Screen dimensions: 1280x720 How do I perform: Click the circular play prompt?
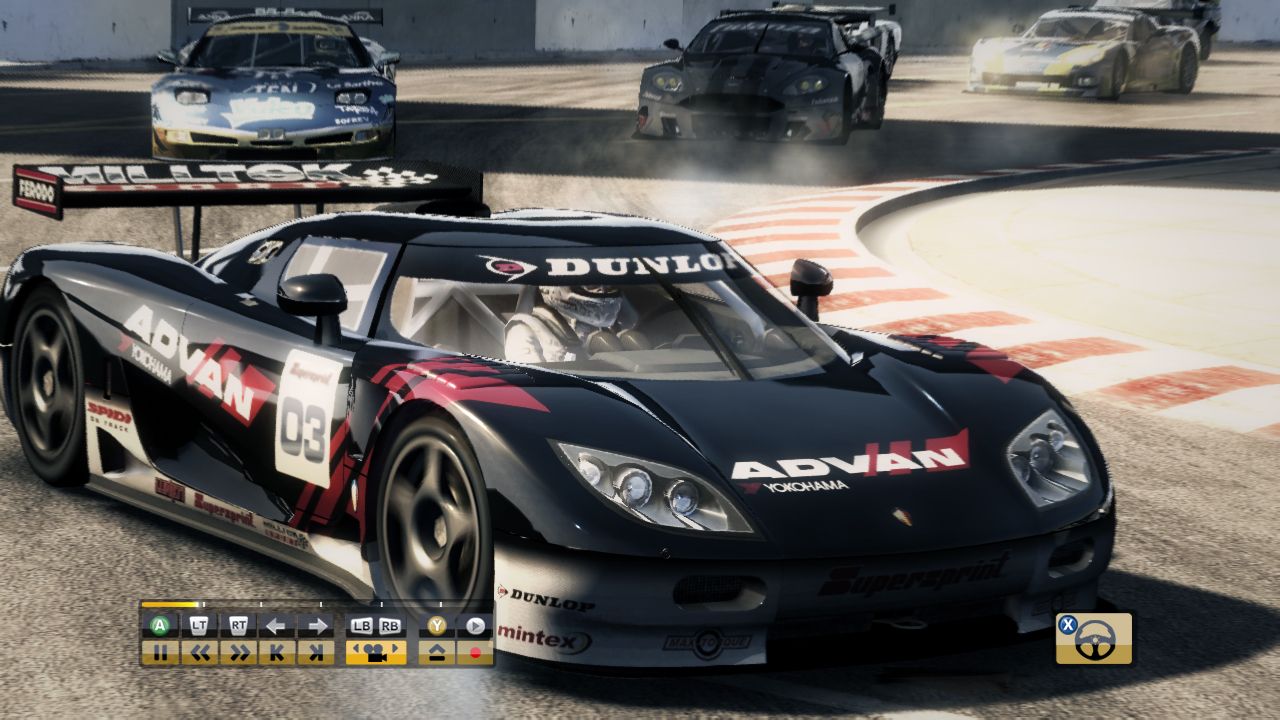(x=473, y=626)
